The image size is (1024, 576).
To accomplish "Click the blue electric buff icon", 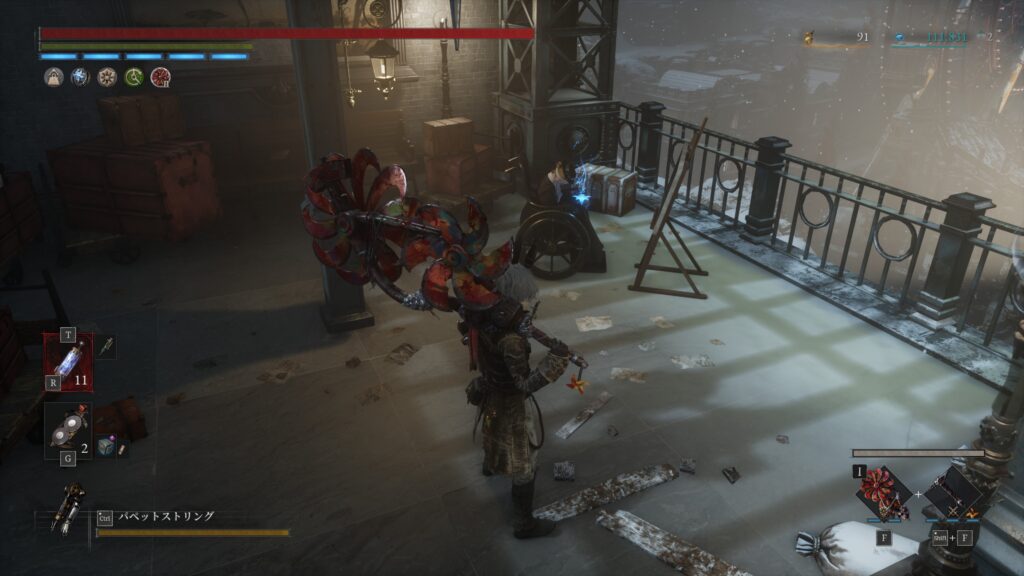I will [81, 77].
